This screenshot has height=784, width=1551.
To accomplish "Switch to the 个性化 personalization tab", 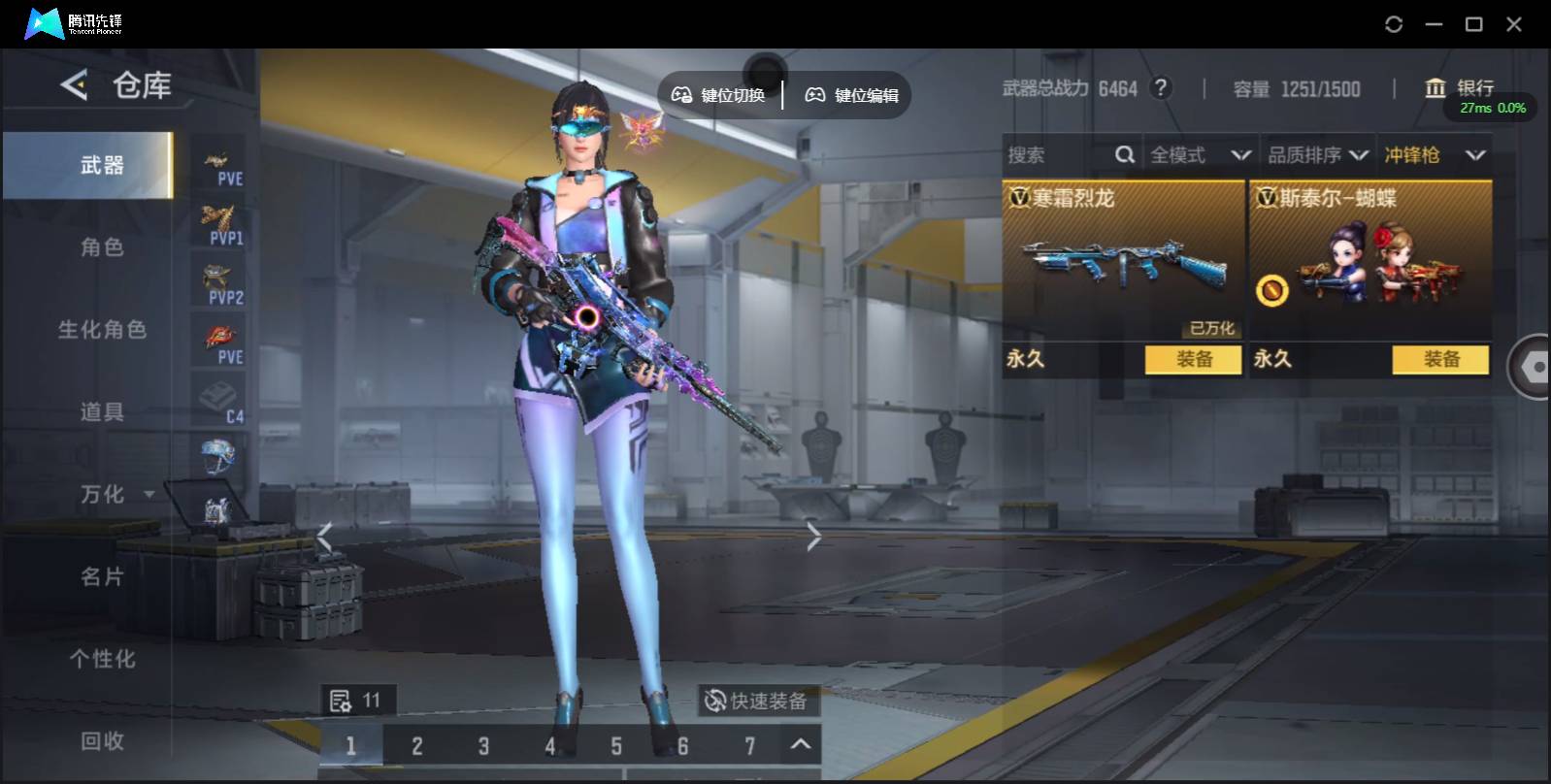I will 102,659.
